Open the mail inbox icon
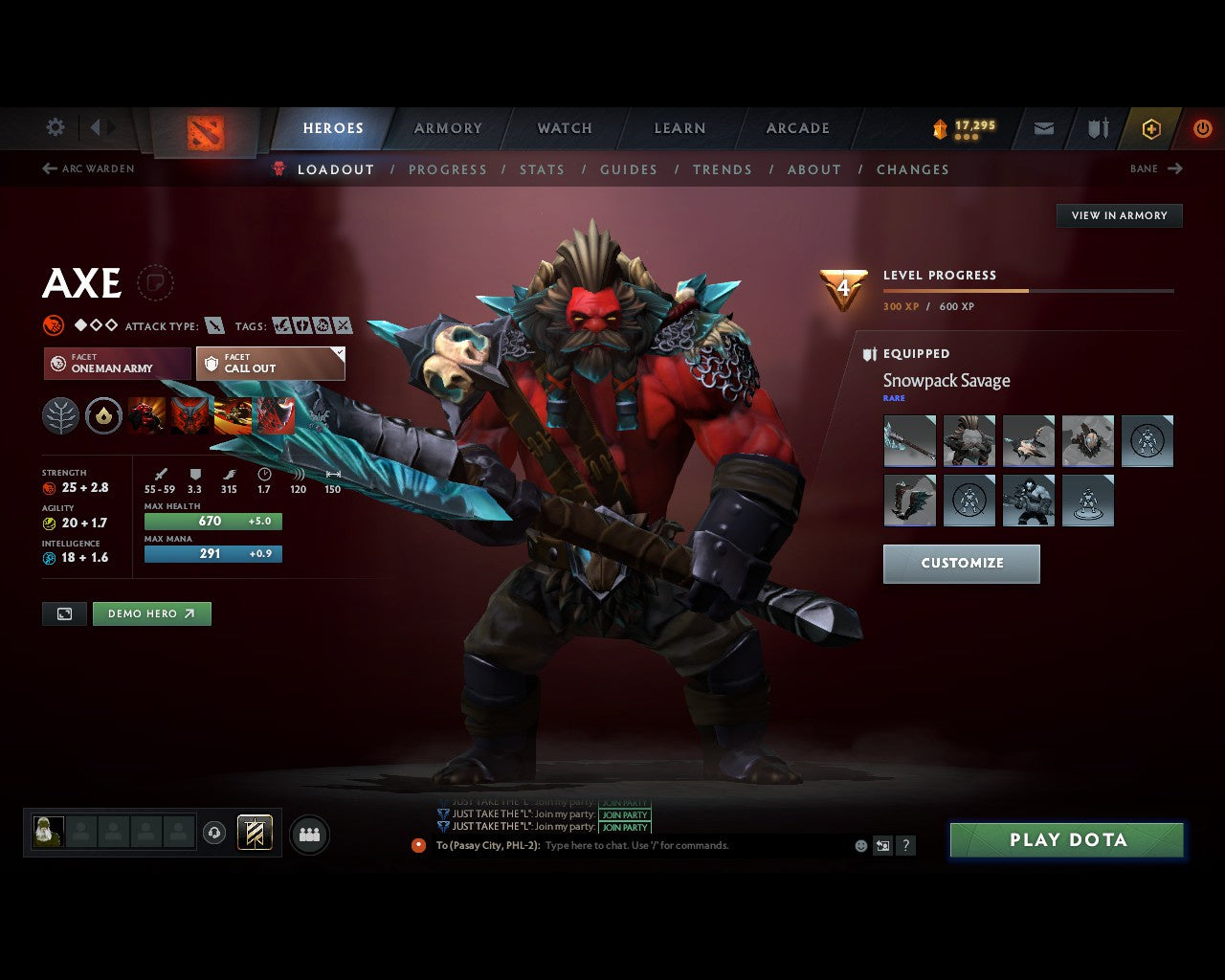The height and width of the screenshot is (980, 1225). (x=1043, y=128)
